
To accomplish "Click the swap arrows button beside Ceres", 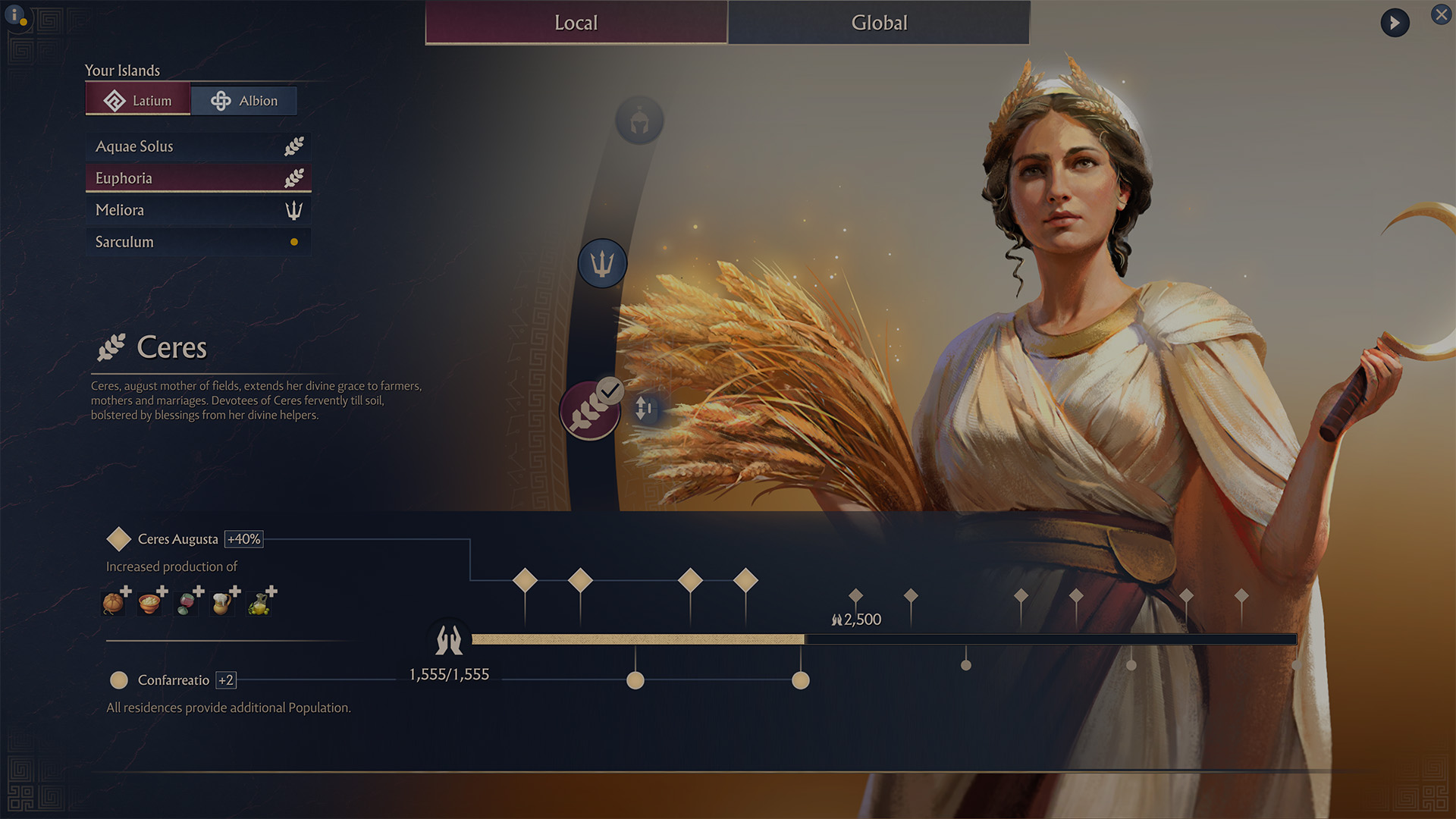I will pos(644,408).
